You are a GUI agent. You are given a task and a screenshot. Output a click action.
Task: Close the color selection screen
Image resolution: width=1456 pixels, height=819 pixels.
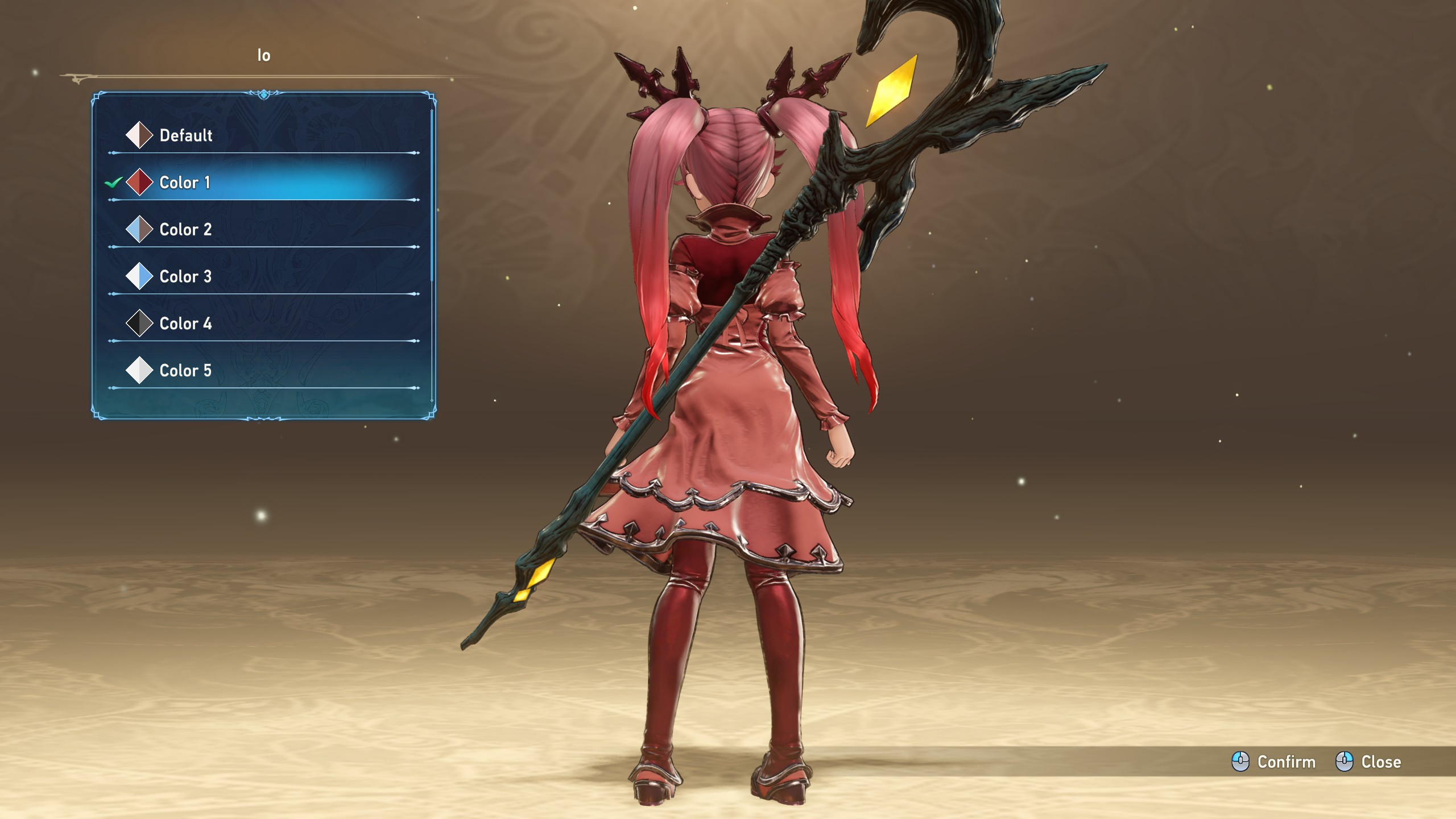point(1368,762)
